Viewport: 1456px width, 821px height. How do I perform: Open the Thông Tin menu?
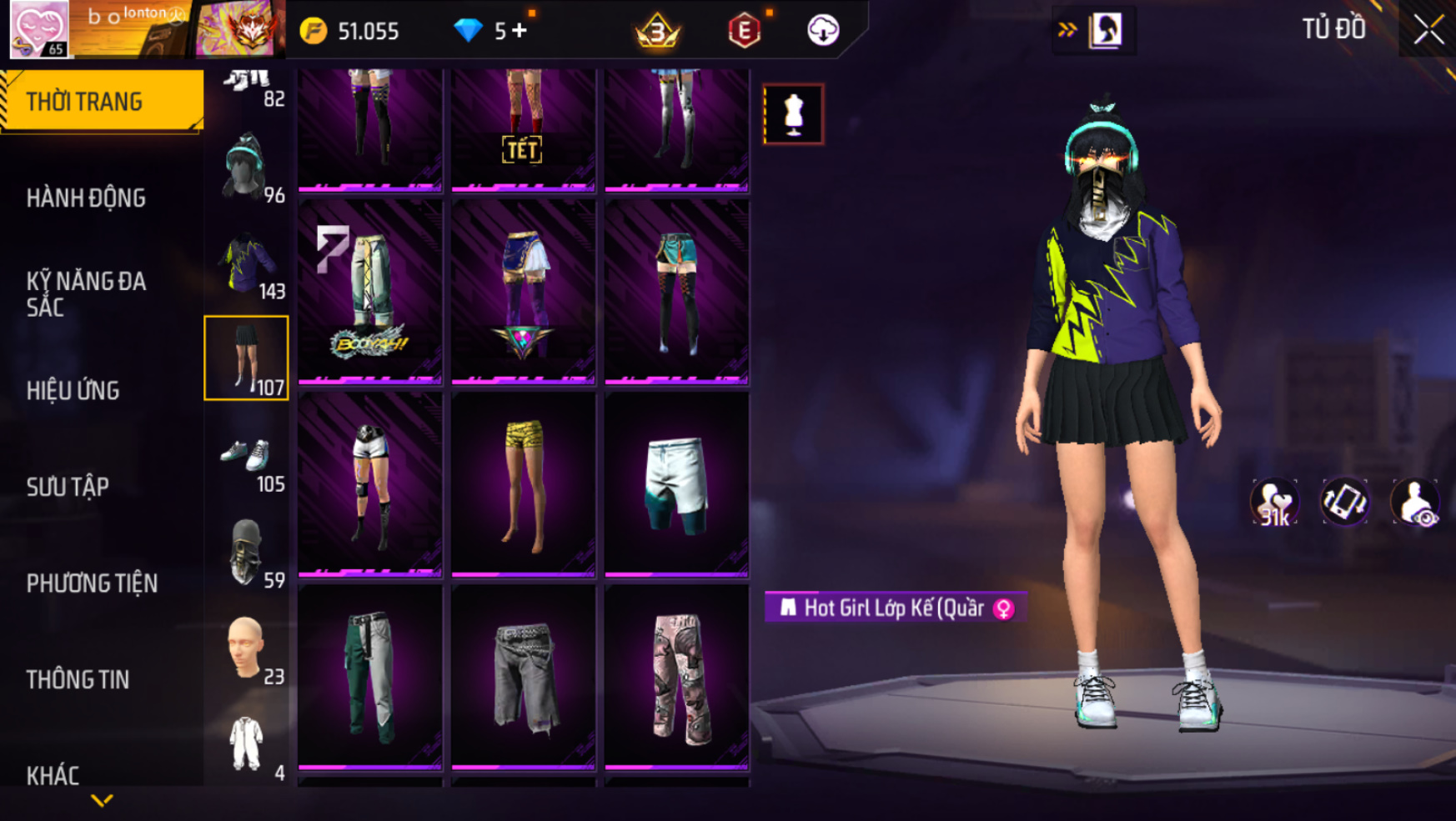point(78,679)
